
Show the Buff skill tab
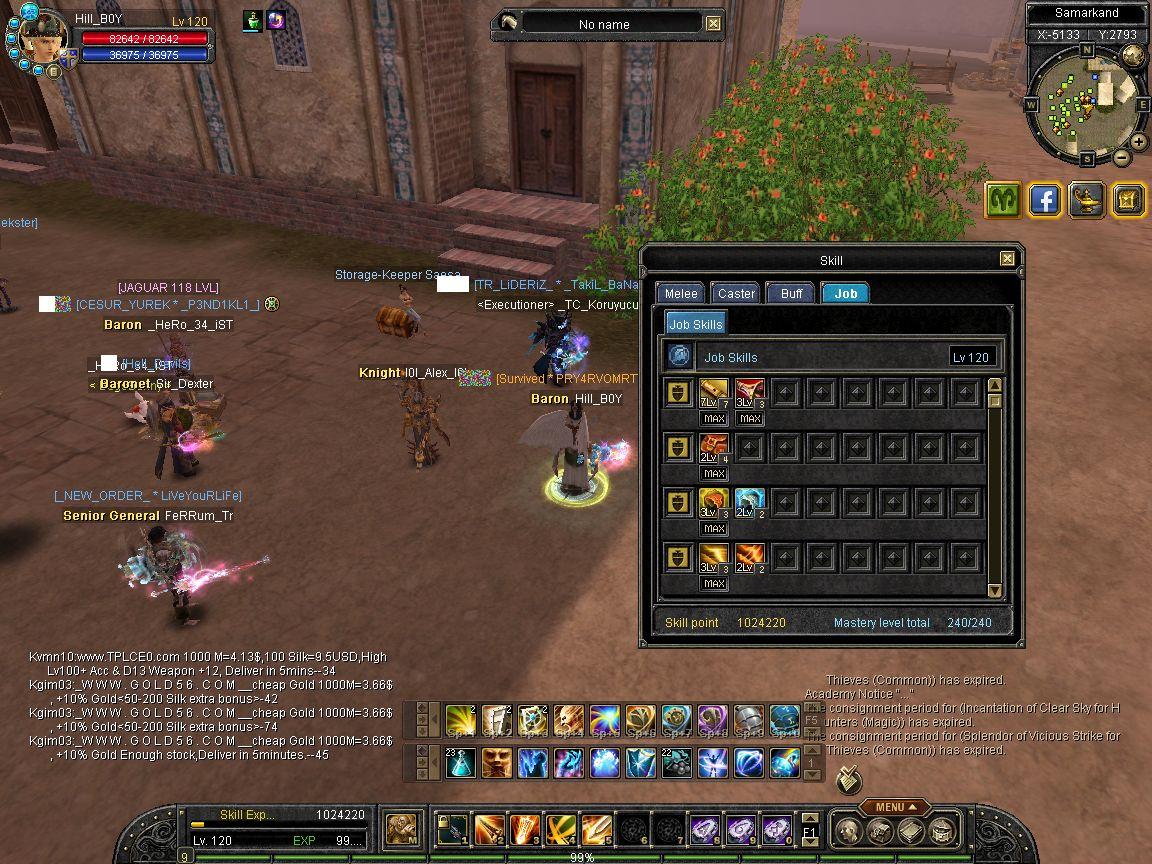[x=791, y=293]
